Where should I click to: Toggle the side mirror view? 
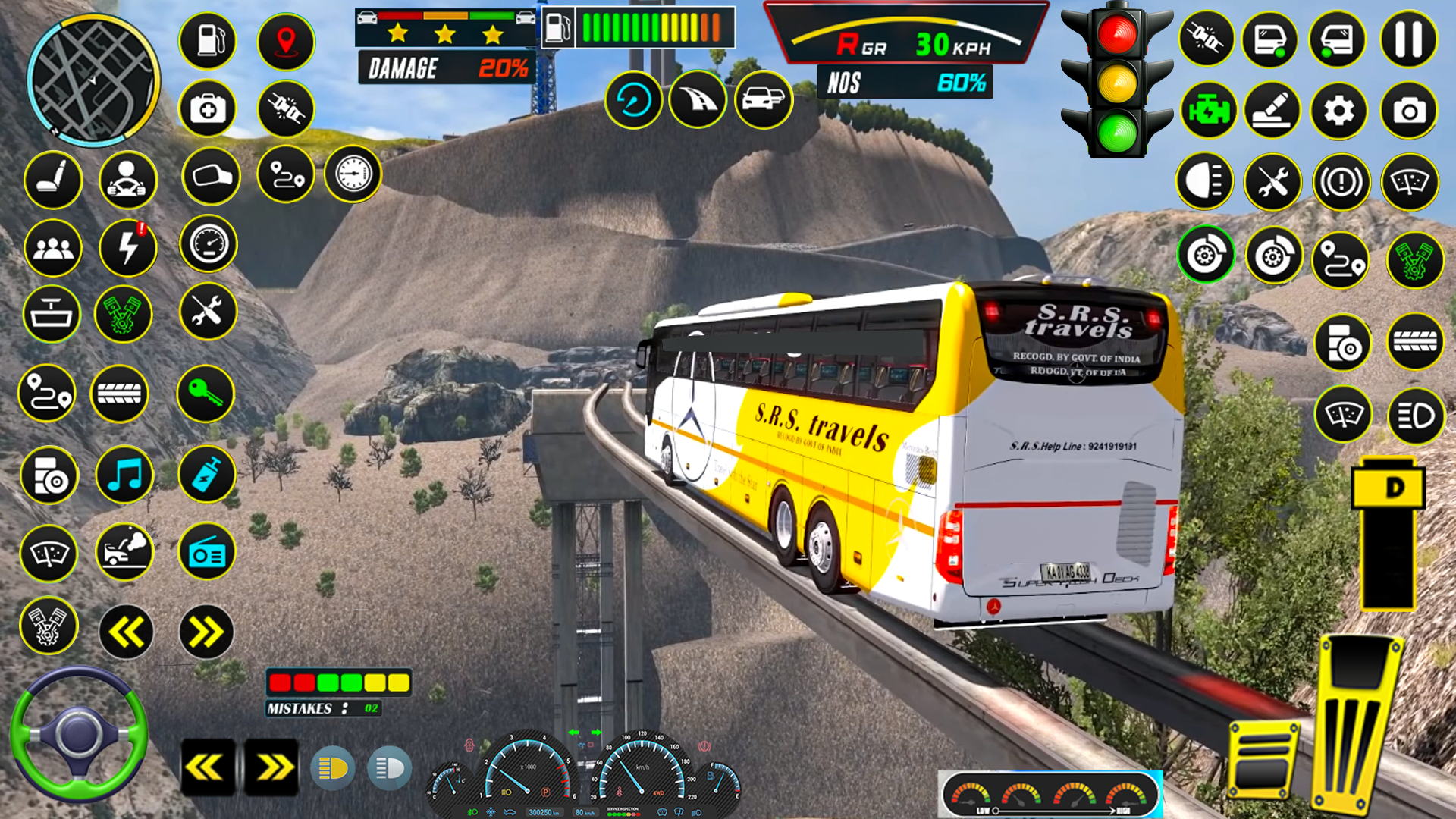[211, 177]
